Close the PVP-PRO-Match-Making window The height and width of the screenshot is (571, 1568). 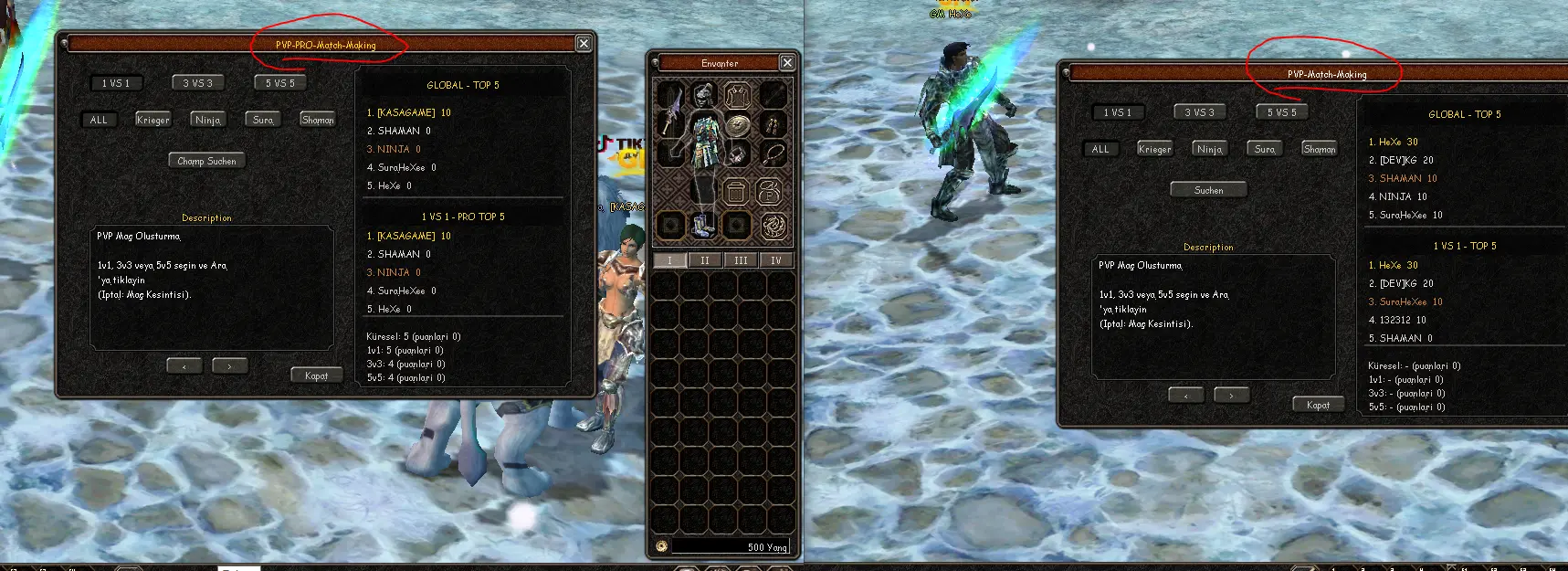tap(584, 44)
